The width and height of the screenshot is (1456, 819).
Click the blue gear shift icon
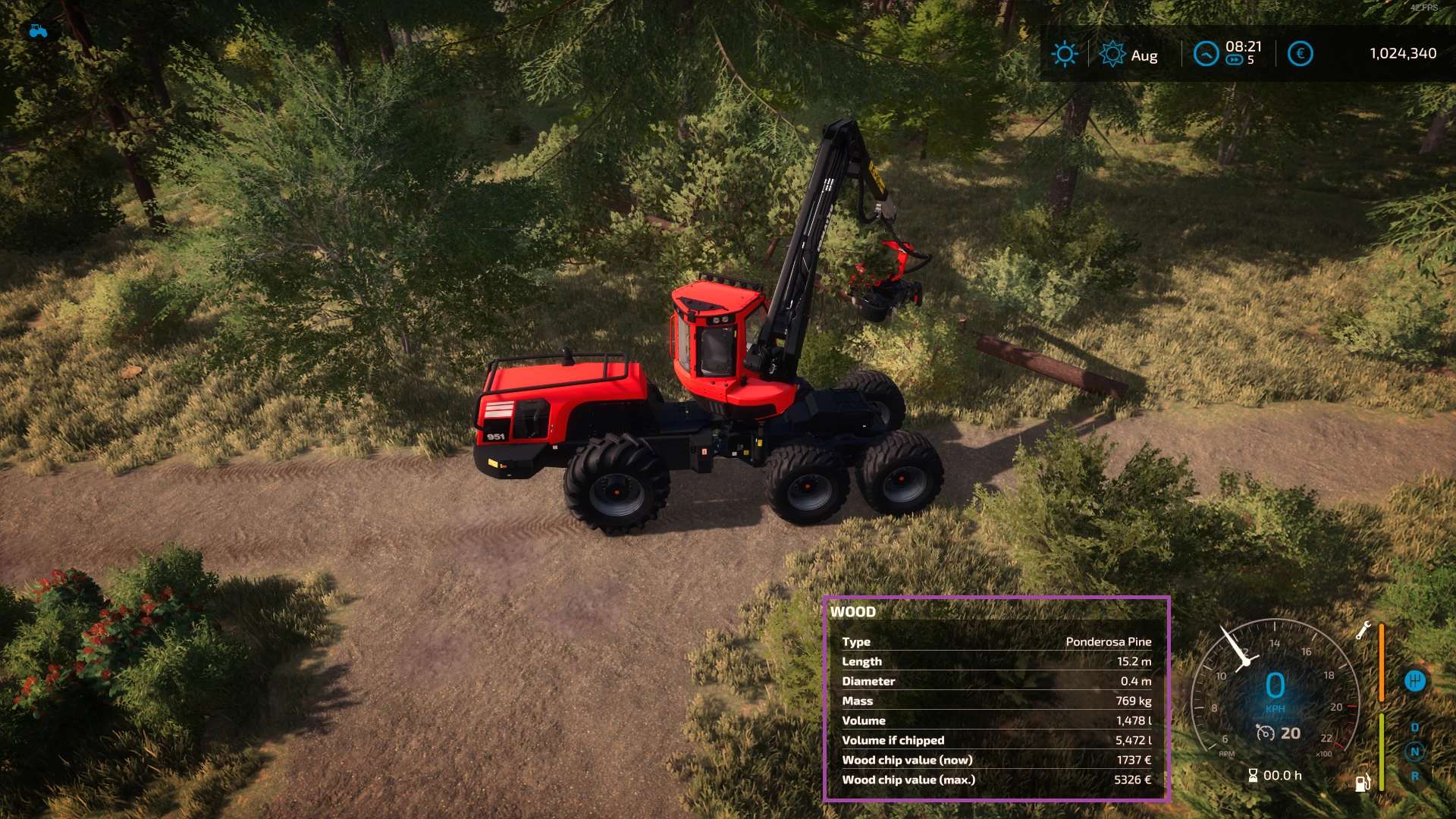(1414, 681)
